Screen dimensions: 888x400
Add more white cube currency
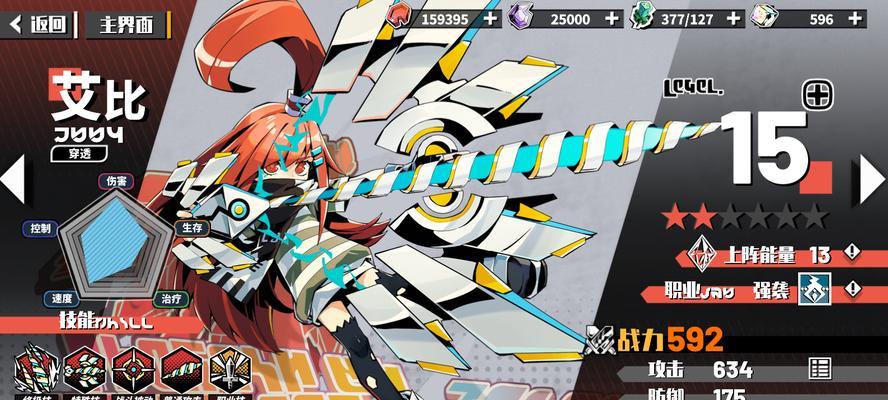click(855, 18)
